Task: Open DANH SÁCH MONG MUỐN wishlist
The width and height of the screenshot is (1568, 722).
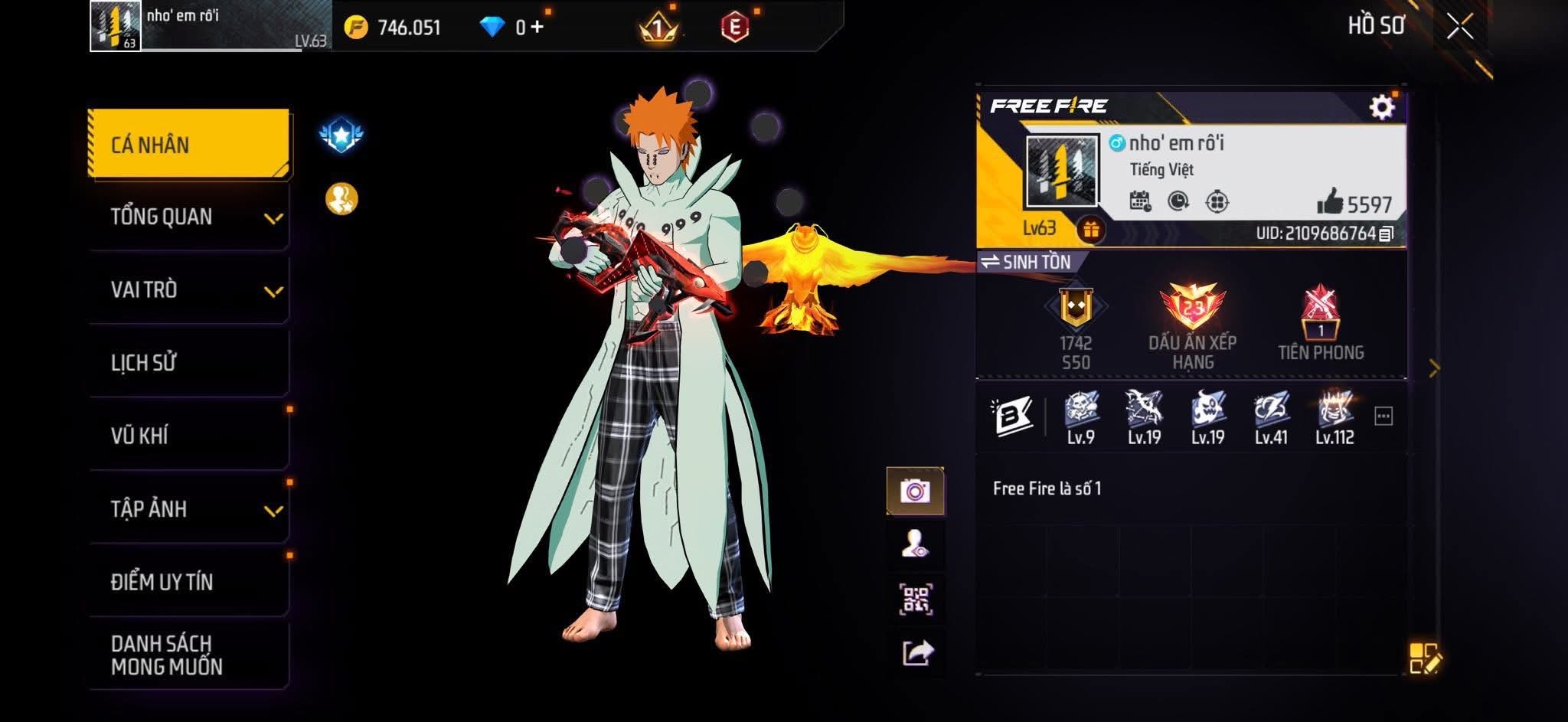Action: click(x=188, y=655)
